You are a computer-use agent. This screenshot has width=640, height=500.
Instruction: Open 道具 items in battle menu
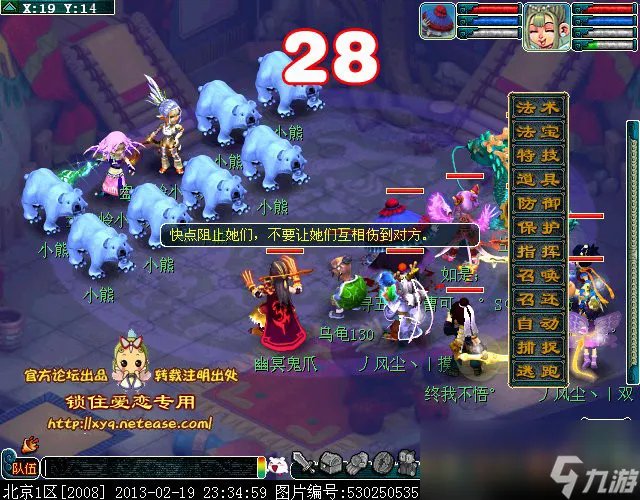point(538,180)
